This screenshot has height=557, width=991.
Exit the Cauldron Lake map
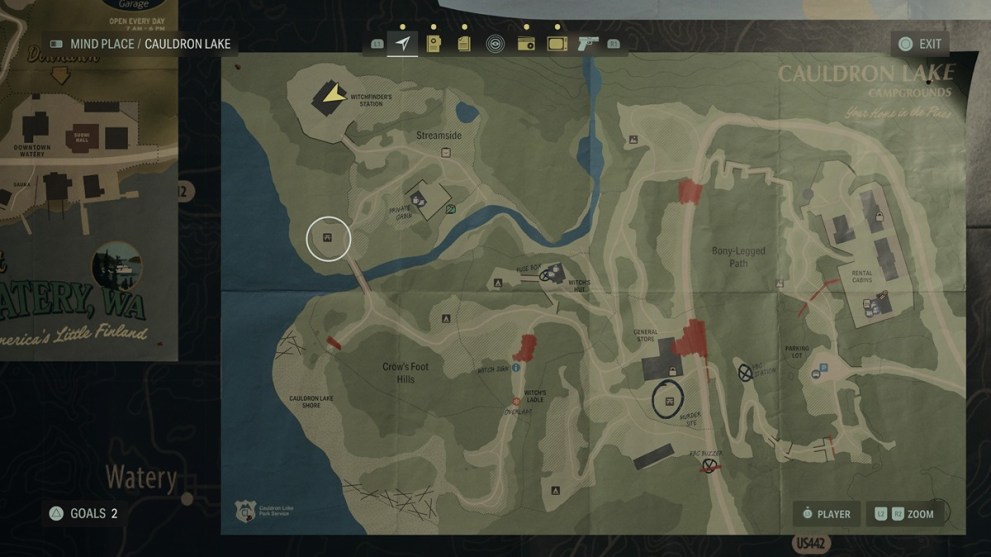pyautogui.click(x=920, y=44)
